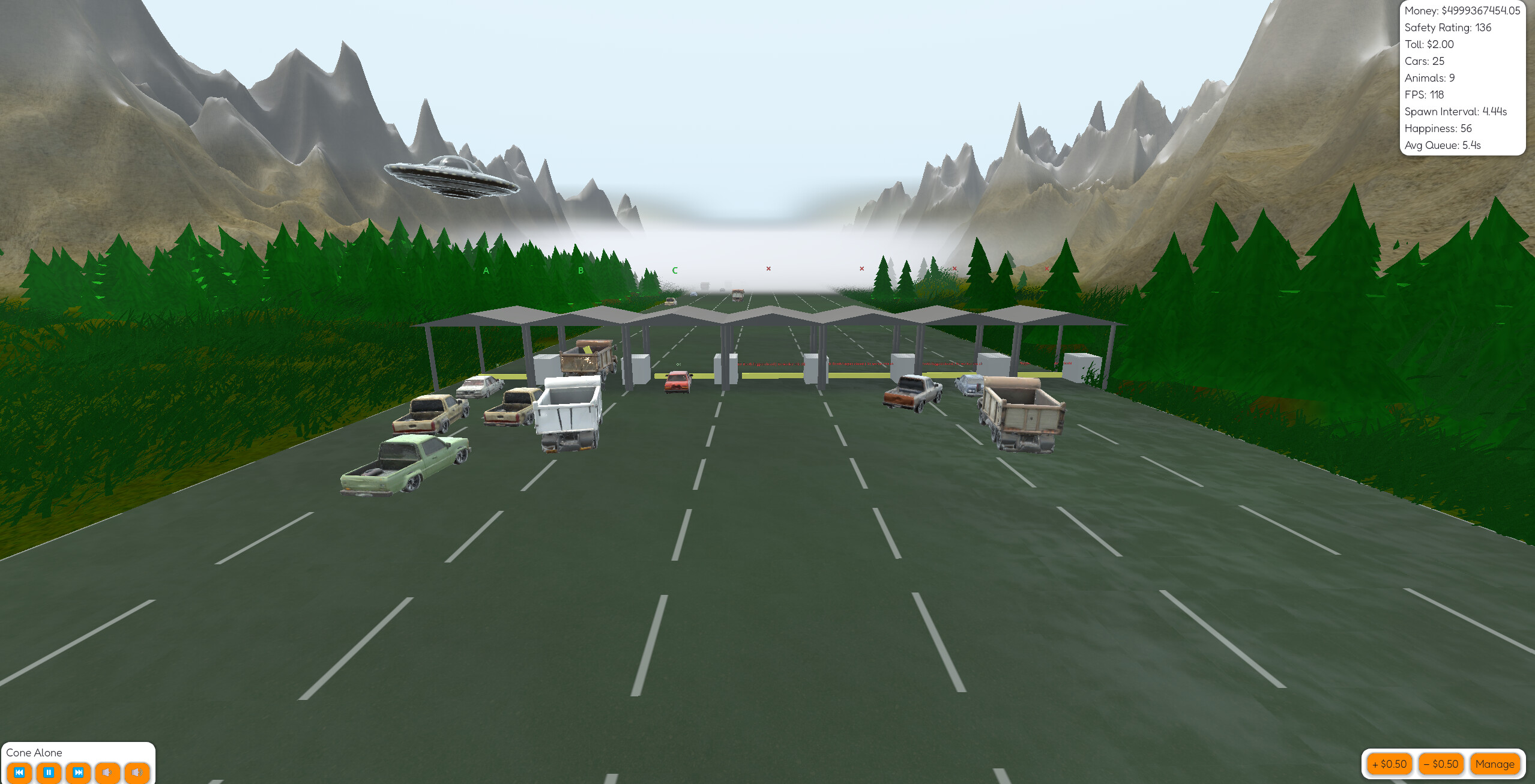Select toll lane marker A
This screenshot has height=784, width=1535.
pyautogui.click(x=486, y=270)
